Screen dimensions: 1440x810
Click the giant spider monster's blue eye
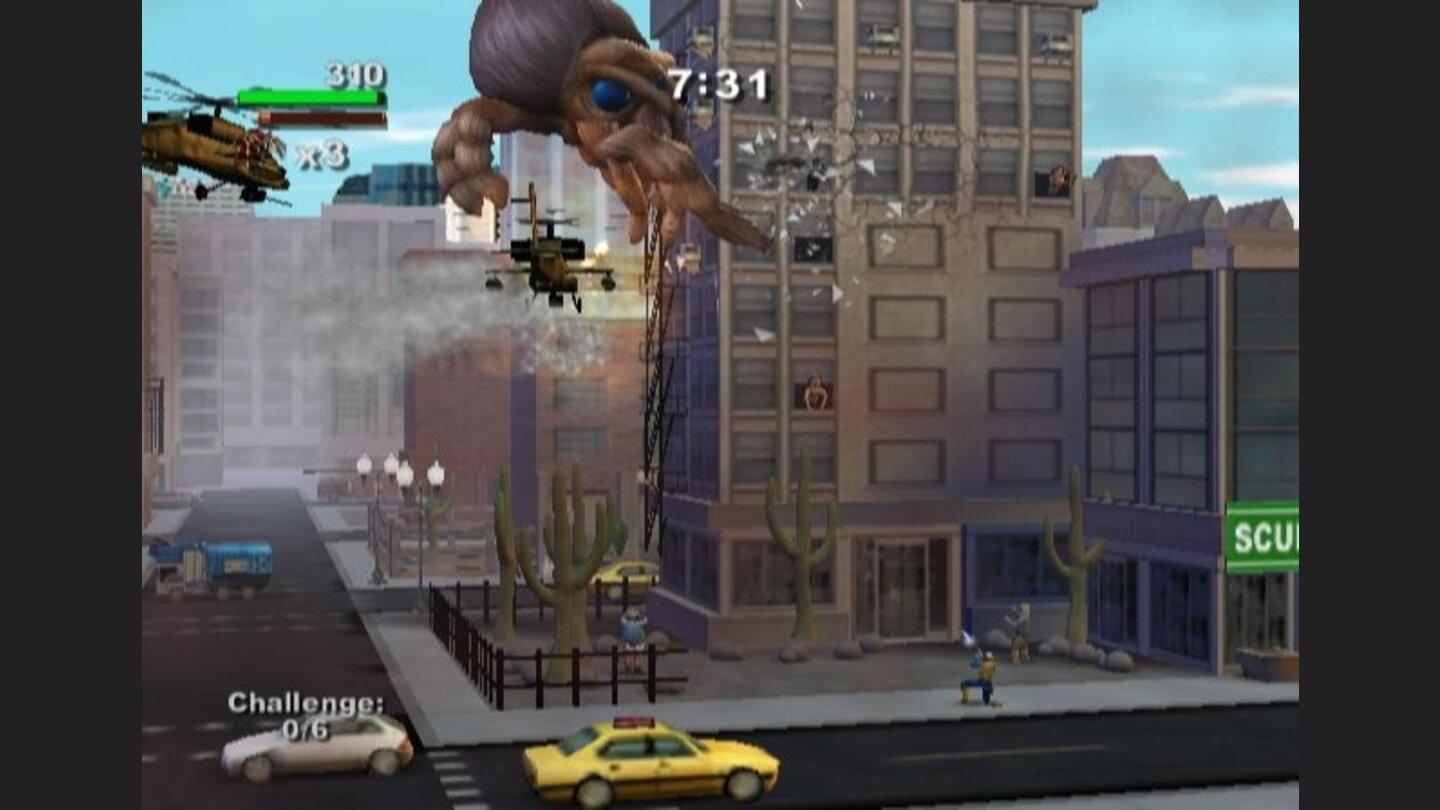tap(607, 92)
